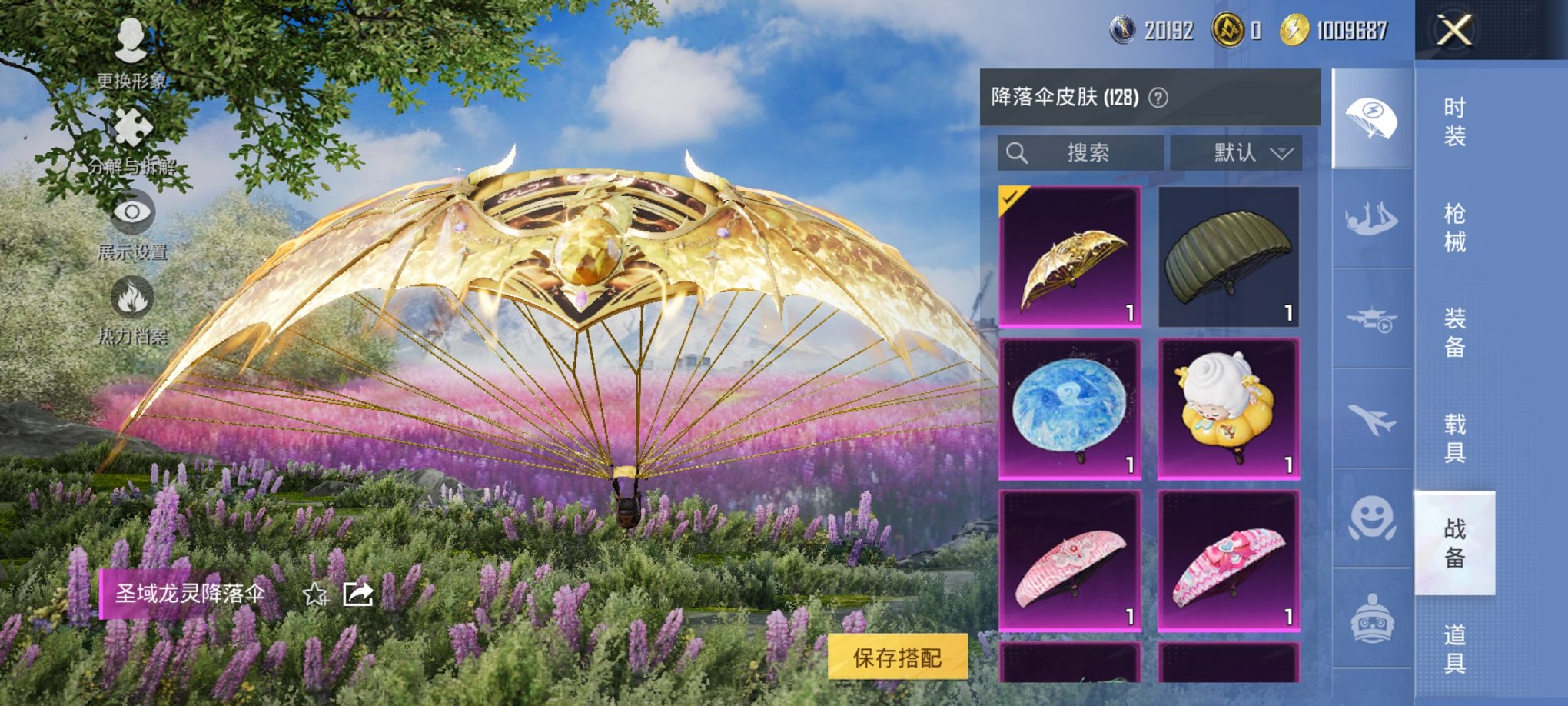The image size is (1568, 706).
Task: Toggle the favorite star for 圣域龙灵降落伞
Action: click(x=316, y=593)
